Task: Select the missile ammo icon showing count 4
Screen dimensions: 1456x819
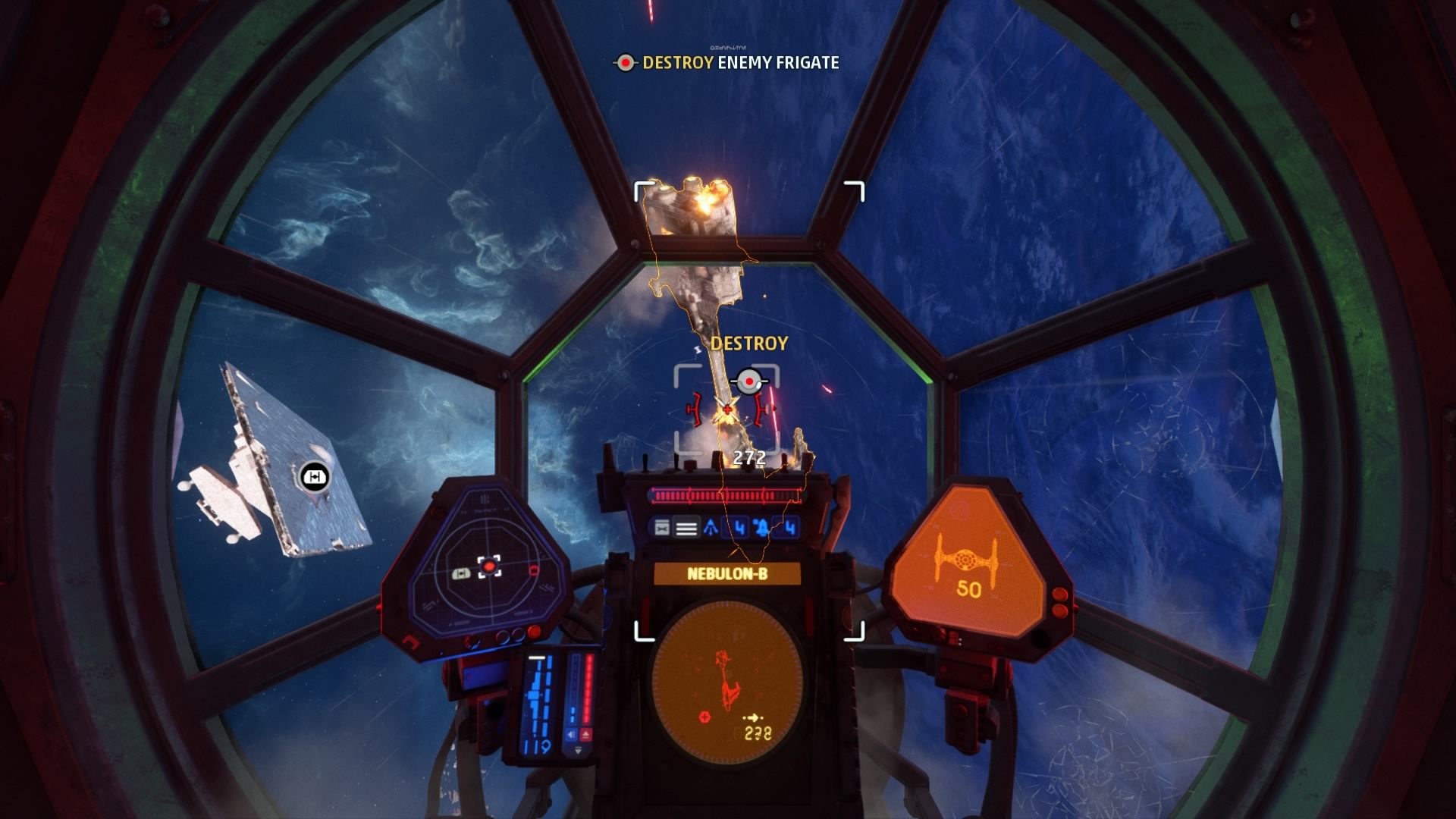Action: [738, 527]
